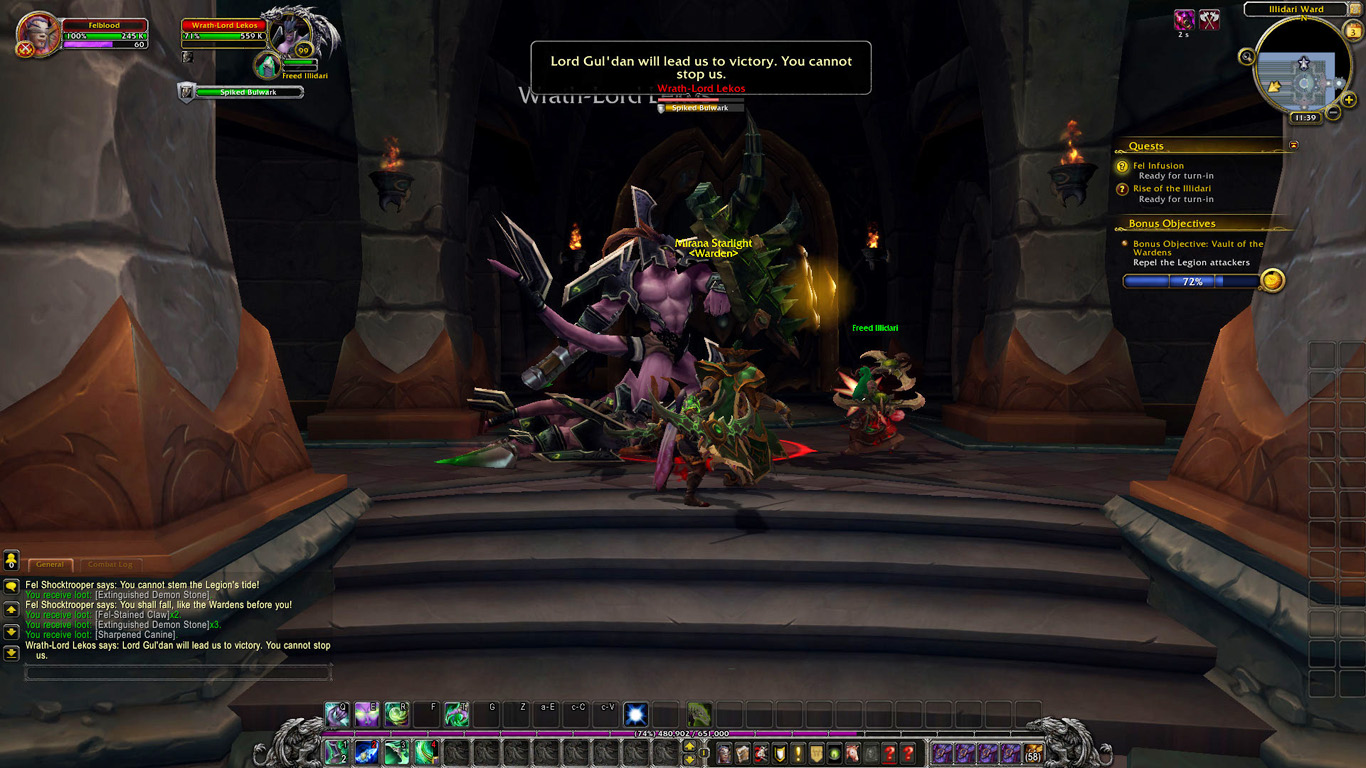Open the calendar button by the minimap

click(1354, 32)
